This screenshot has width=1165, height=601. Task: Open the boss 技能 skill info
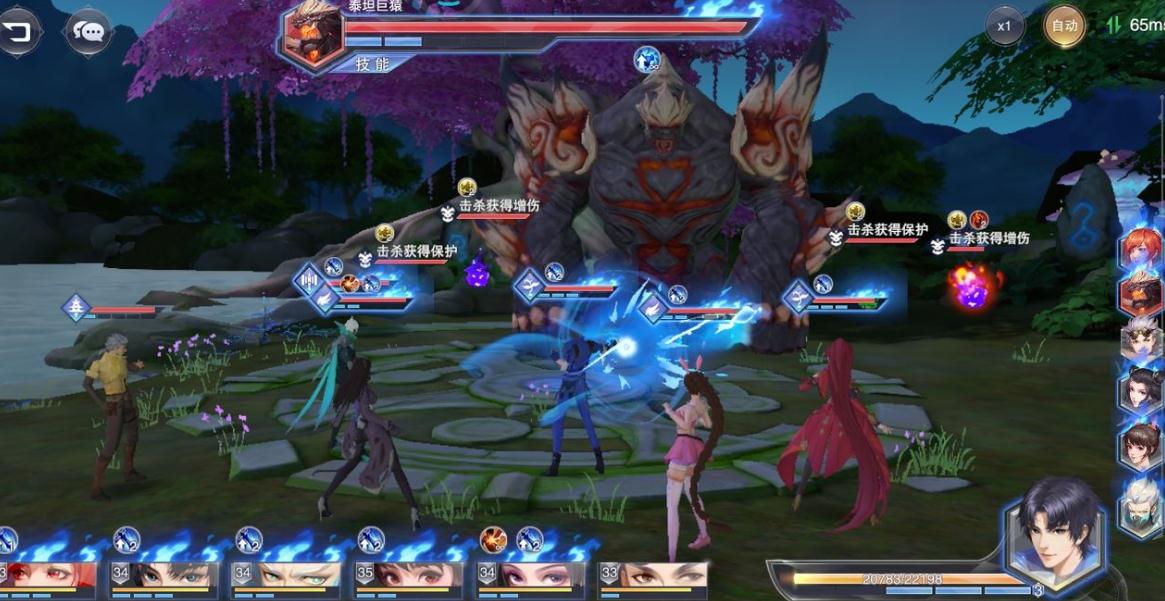(373, 64)
